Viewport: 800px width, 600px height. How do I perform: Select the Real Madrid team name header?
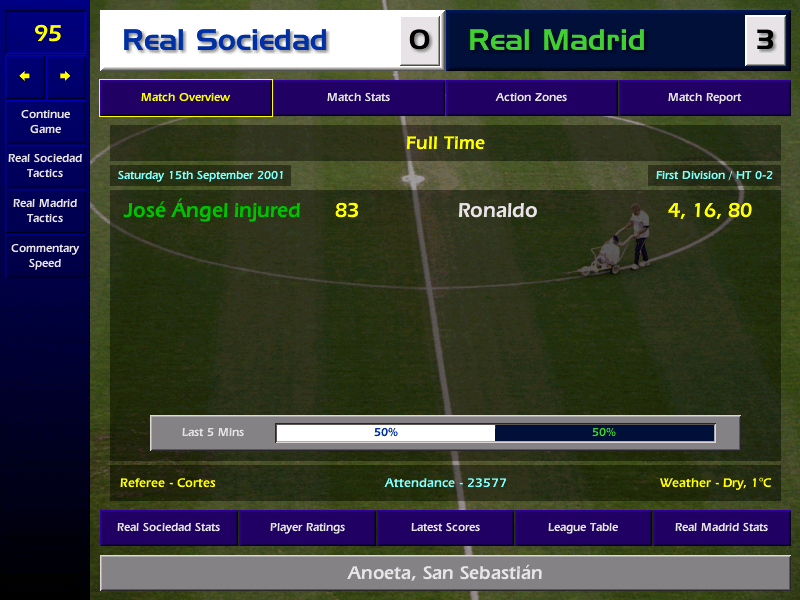[557, 40]
